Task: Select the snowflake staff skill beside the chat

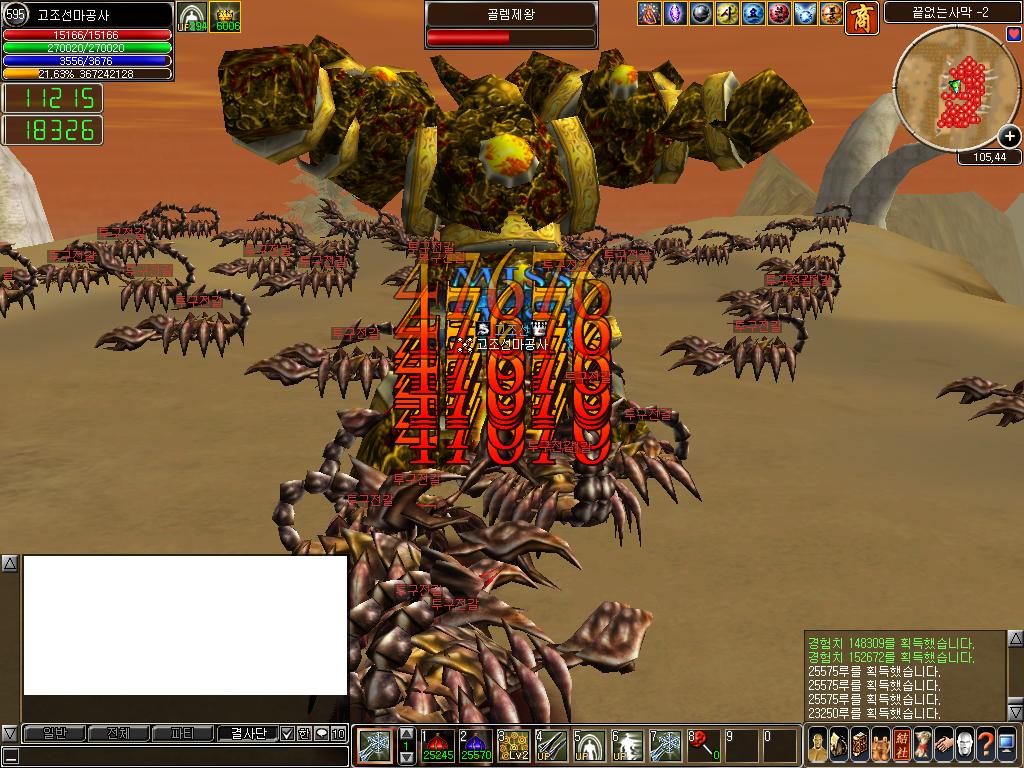Action: click(373, 746)
